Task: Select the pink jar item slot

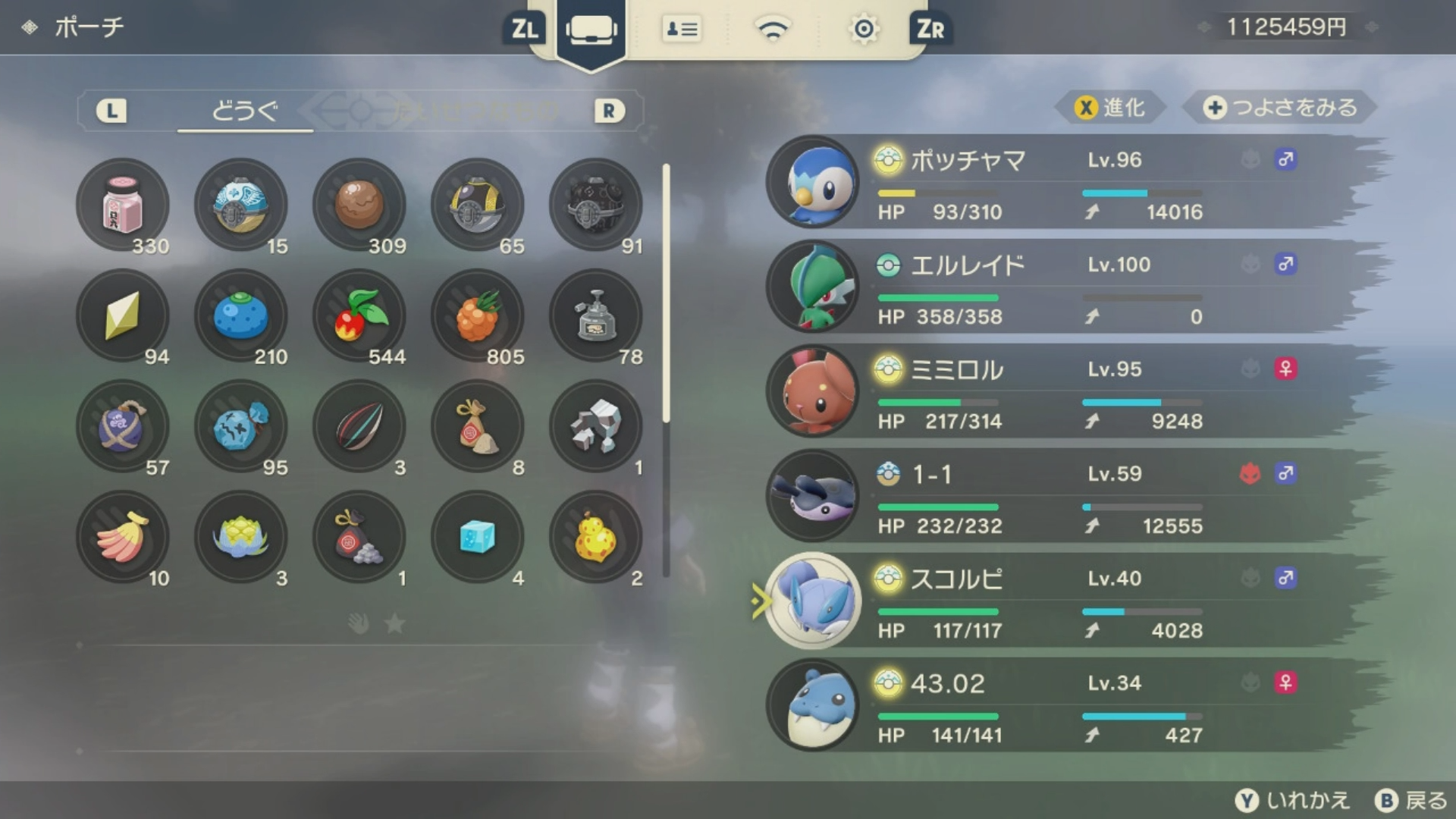Action: click(123, 205)
